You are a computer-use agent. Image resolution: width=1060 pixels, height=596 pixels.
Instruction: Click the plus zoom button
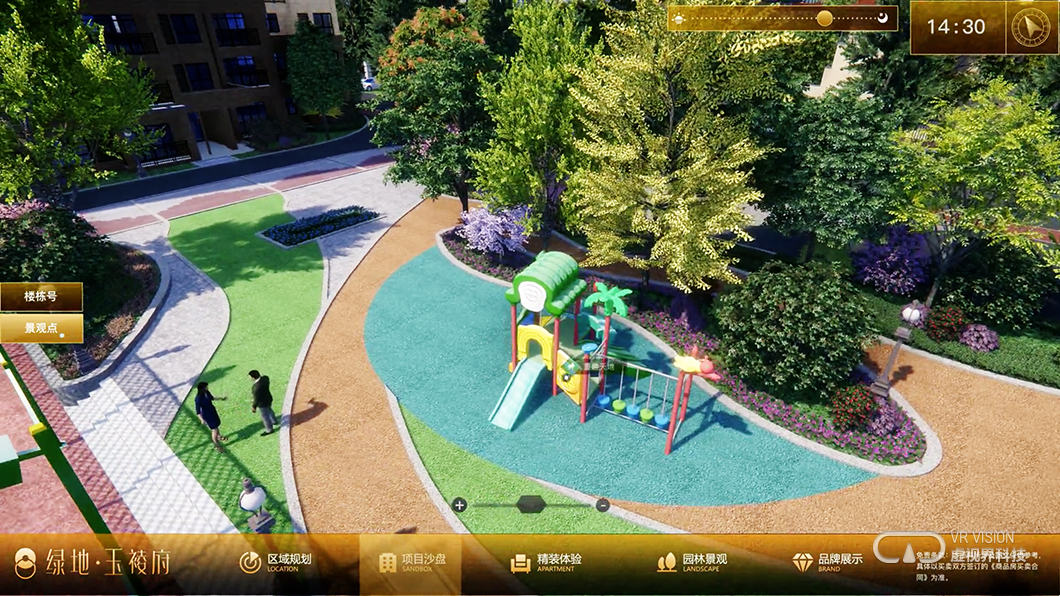pos(459,505)
